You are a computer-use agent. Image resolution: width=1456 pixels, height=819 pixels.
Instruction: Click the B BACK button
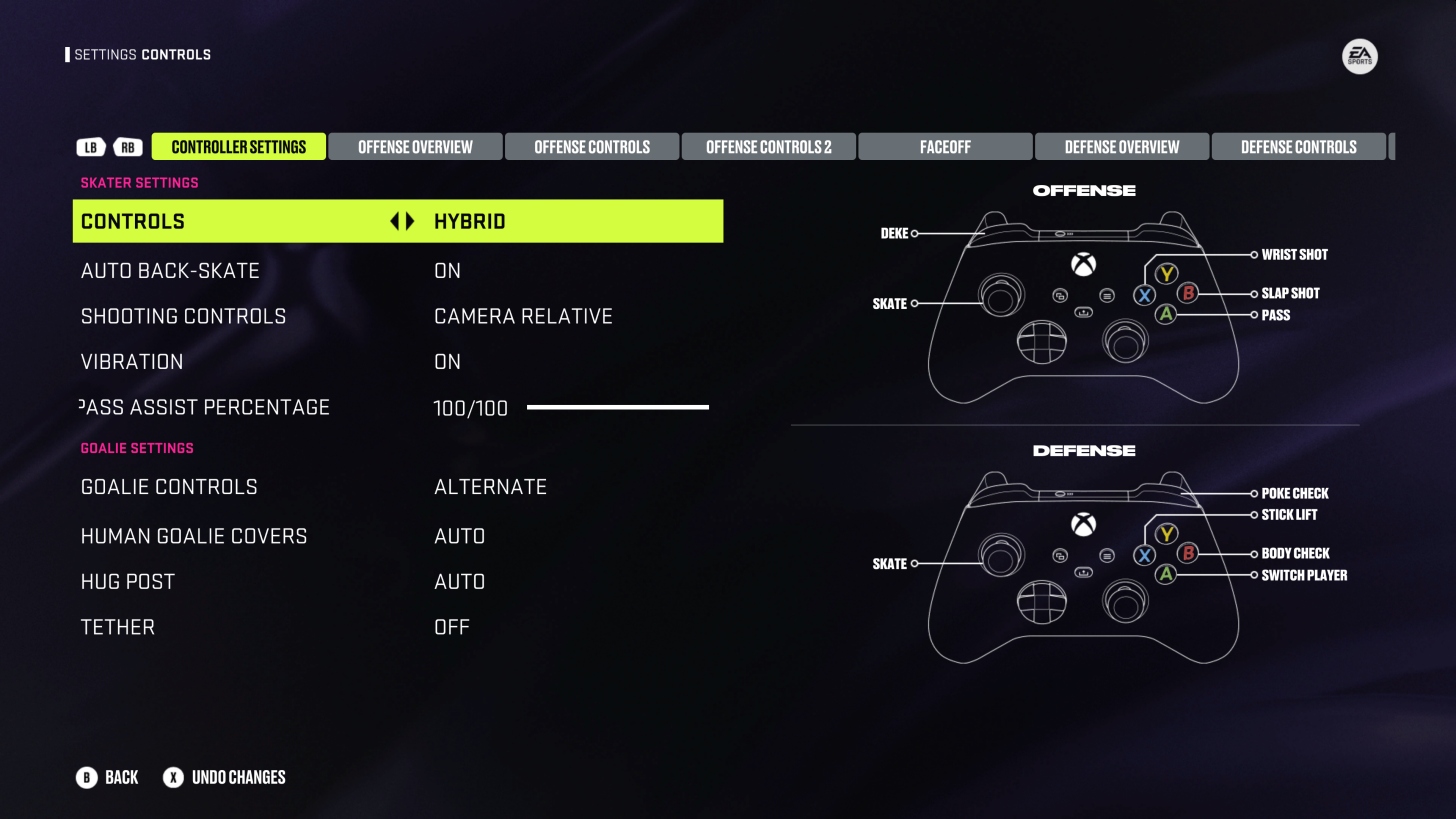pyautogui.click(x=107, y=777)
